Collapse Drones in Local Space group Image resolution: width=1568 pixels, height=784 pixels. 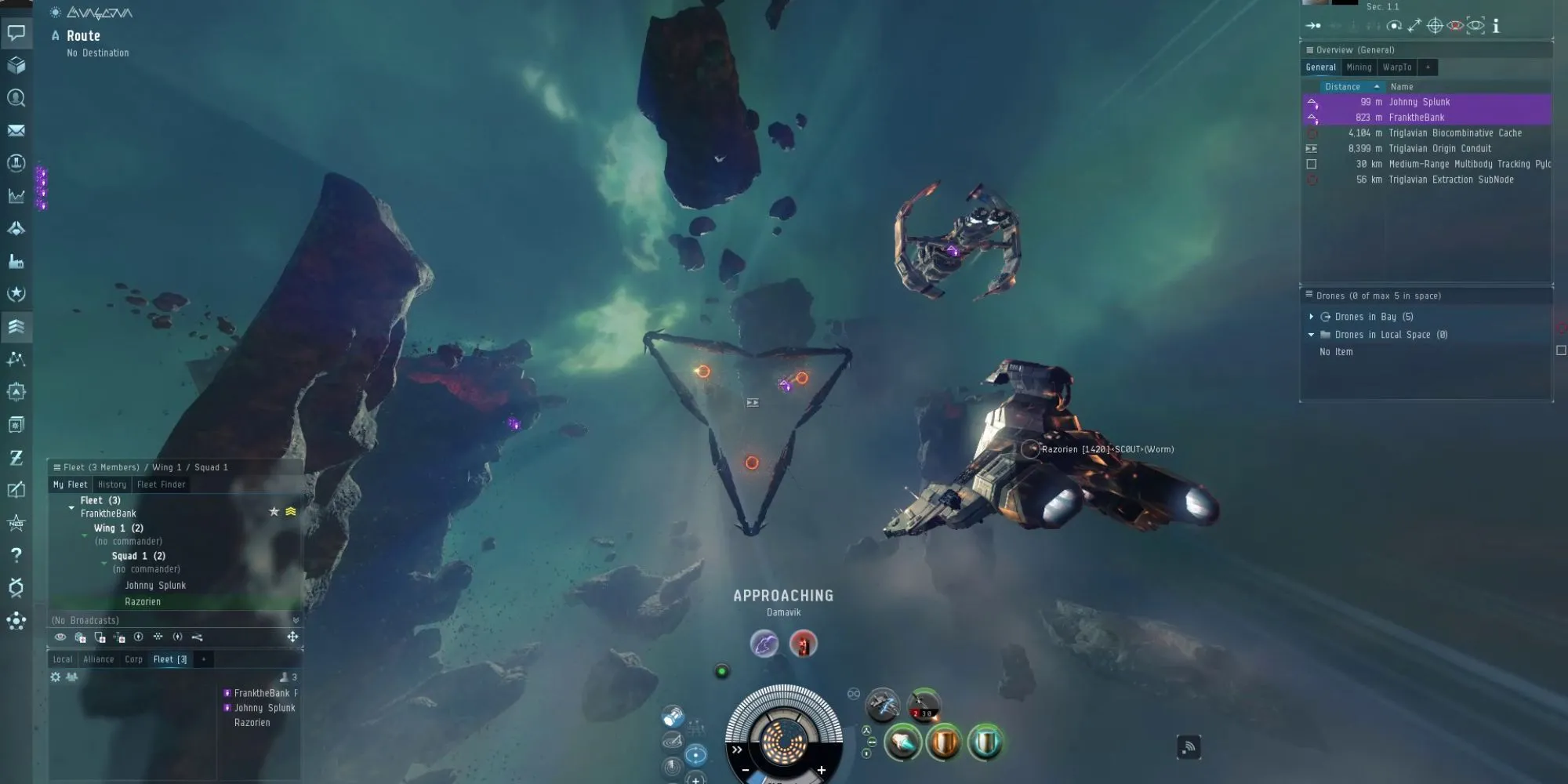coord(1311,335)
